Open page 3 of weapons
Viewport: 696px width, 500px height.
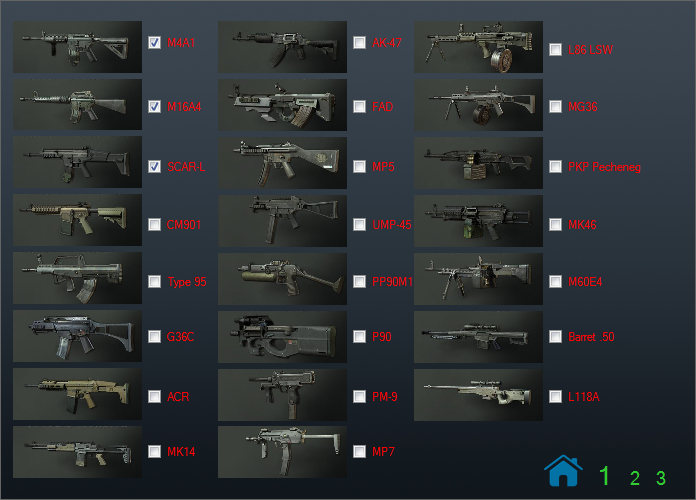click(x=660, y=478)
